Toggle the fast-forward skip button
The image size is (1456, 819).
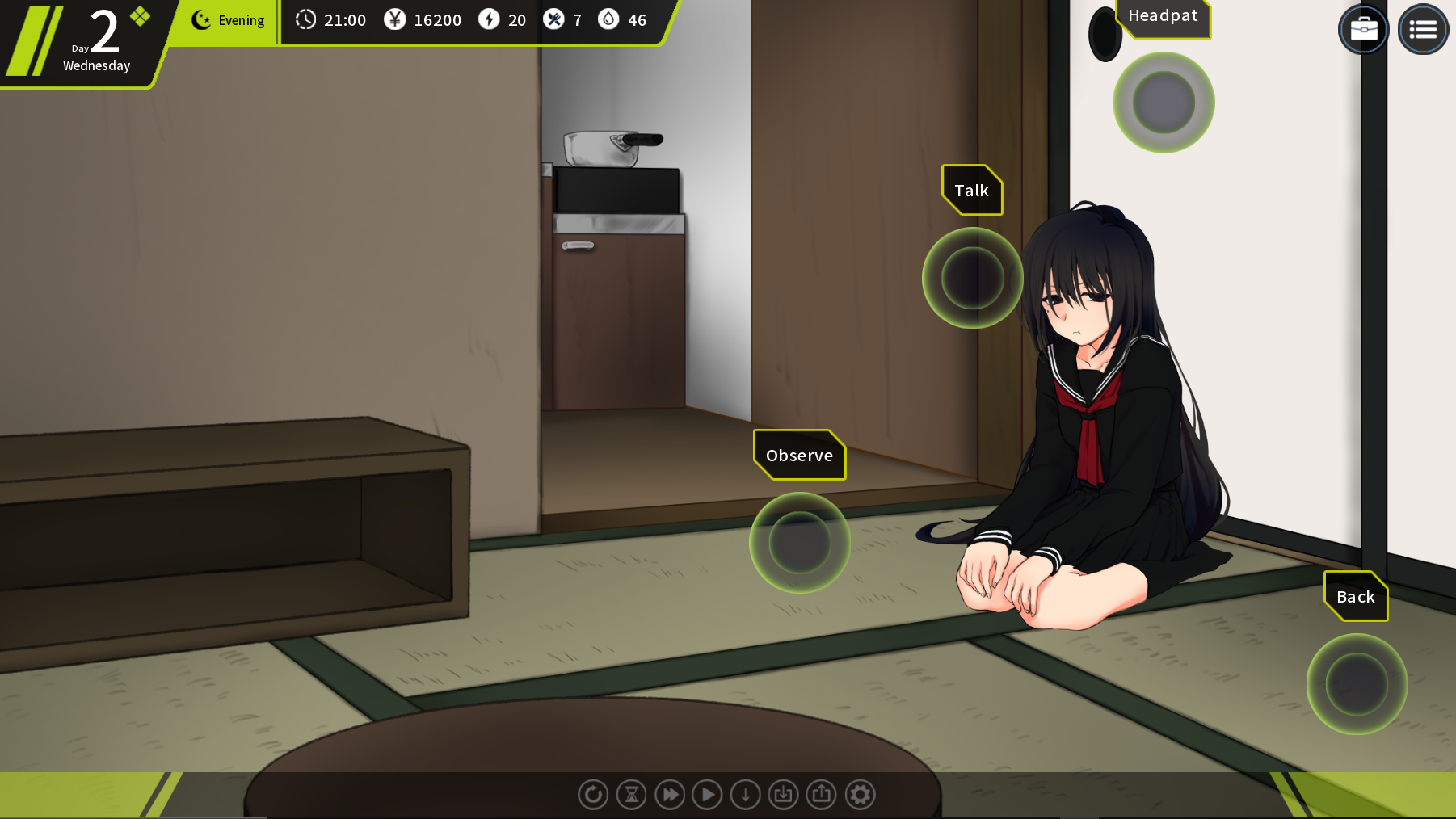click(670, 795)
